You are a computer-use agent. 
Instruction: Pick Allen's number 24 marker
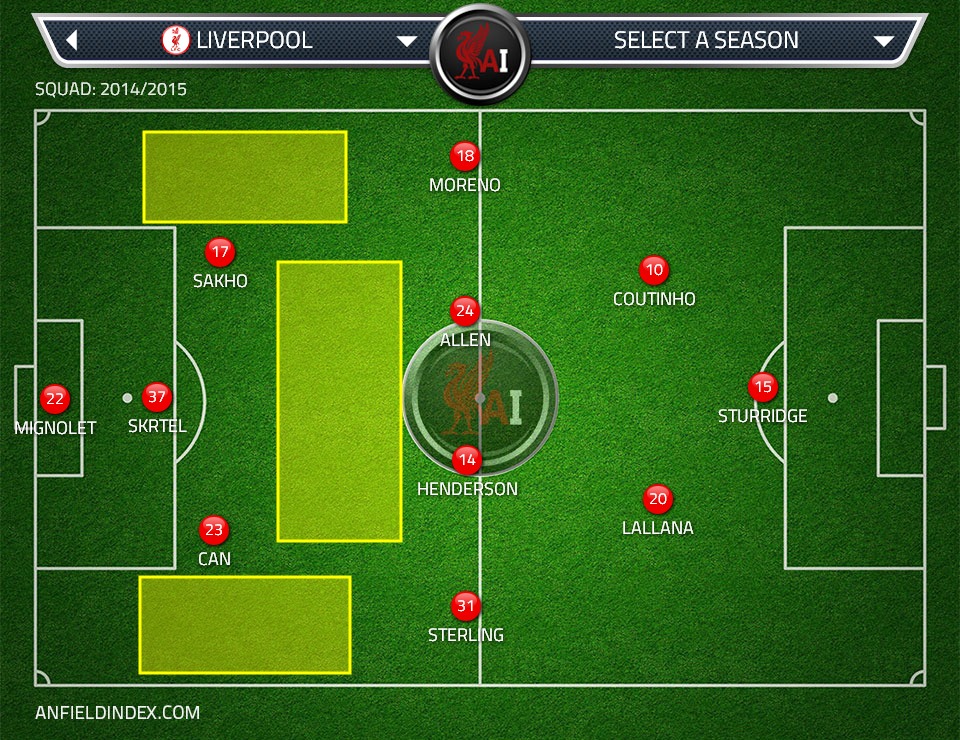pos(465,311)
